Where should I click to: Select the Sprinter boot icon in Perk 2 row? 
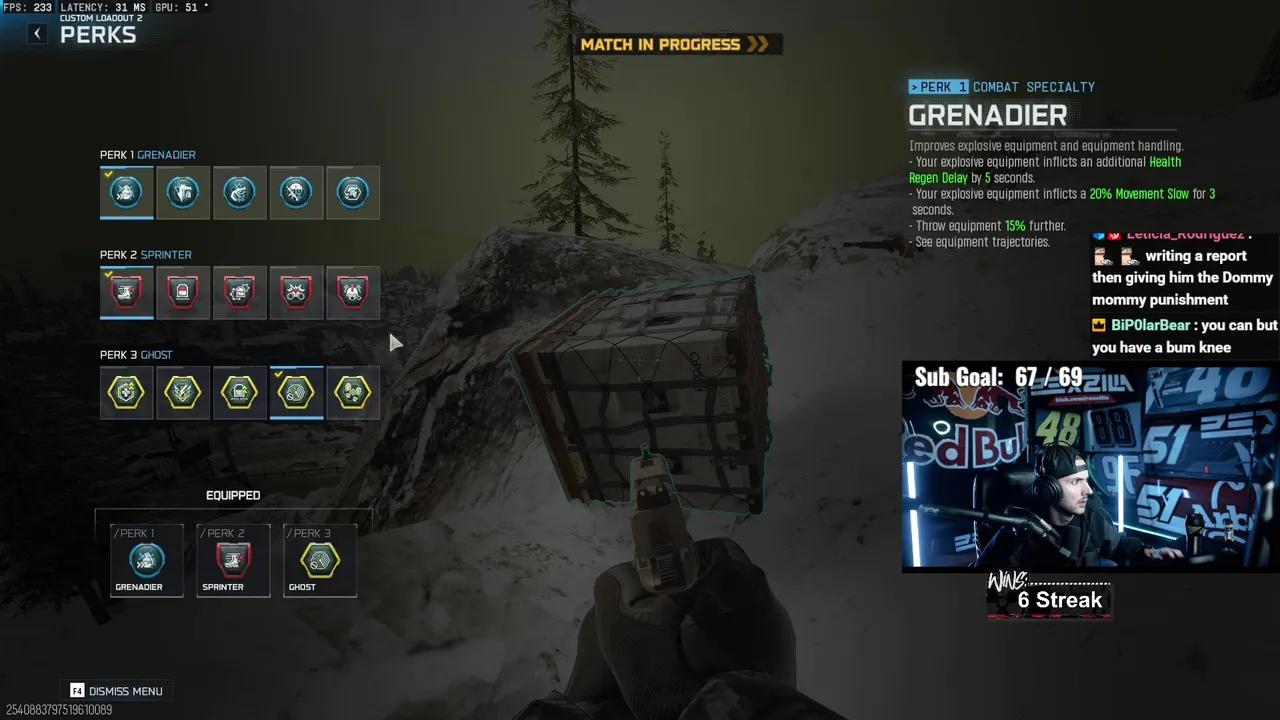pos(126,292)
